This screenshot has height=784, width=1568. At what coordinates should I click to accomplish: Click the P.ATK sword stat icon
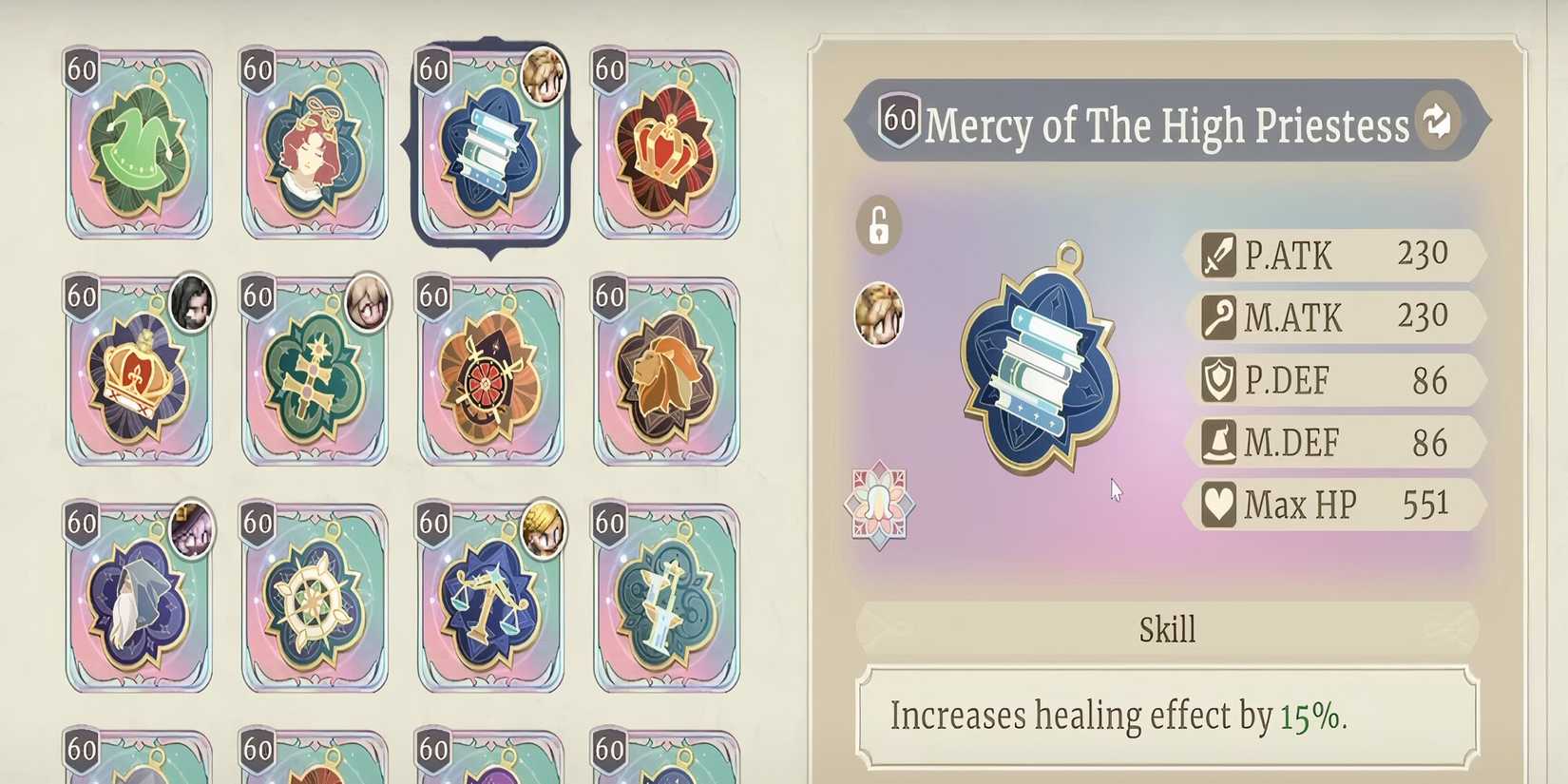tap(1219, 255)
